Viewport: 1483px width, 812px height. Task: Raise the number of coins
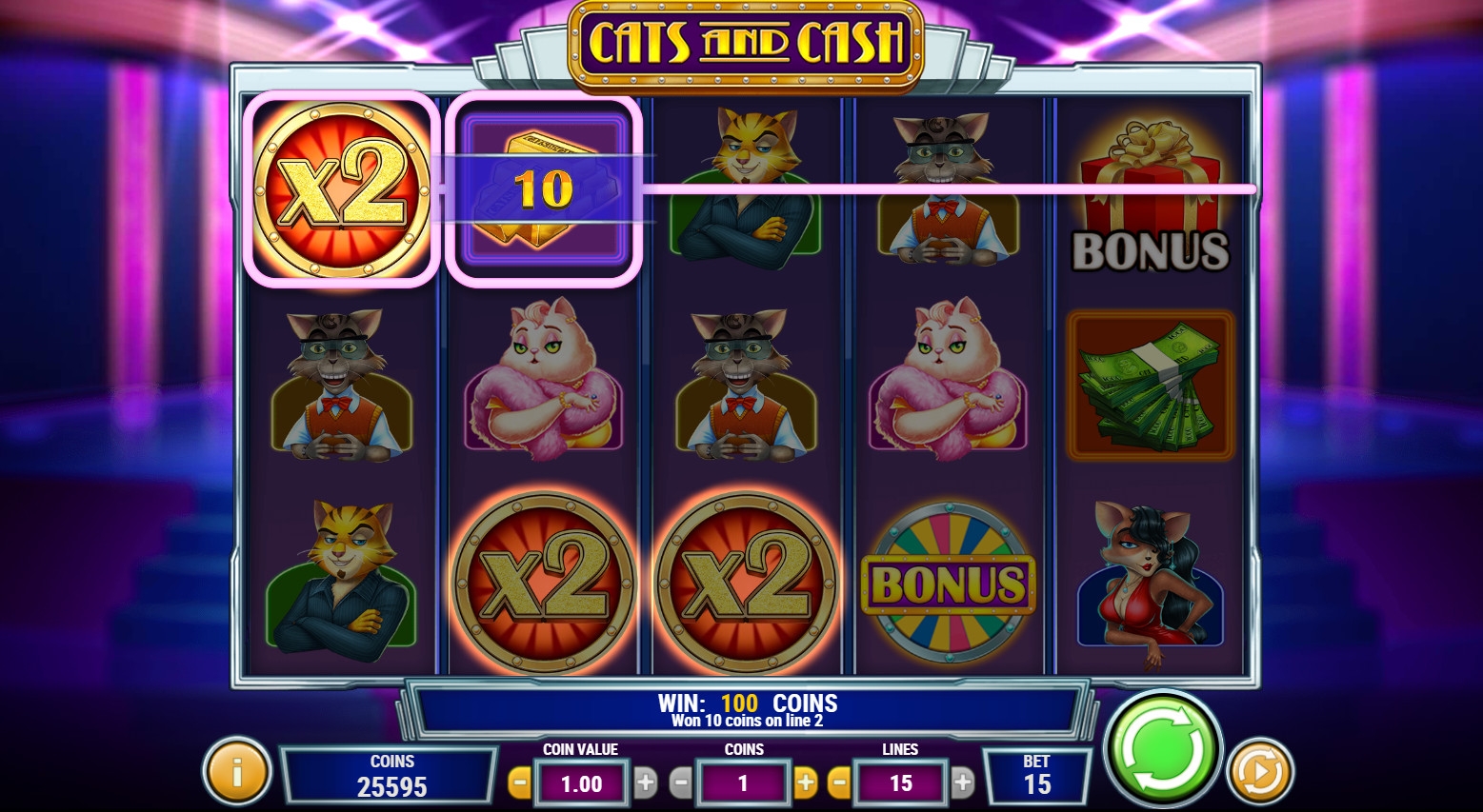[x=806, y=783]
